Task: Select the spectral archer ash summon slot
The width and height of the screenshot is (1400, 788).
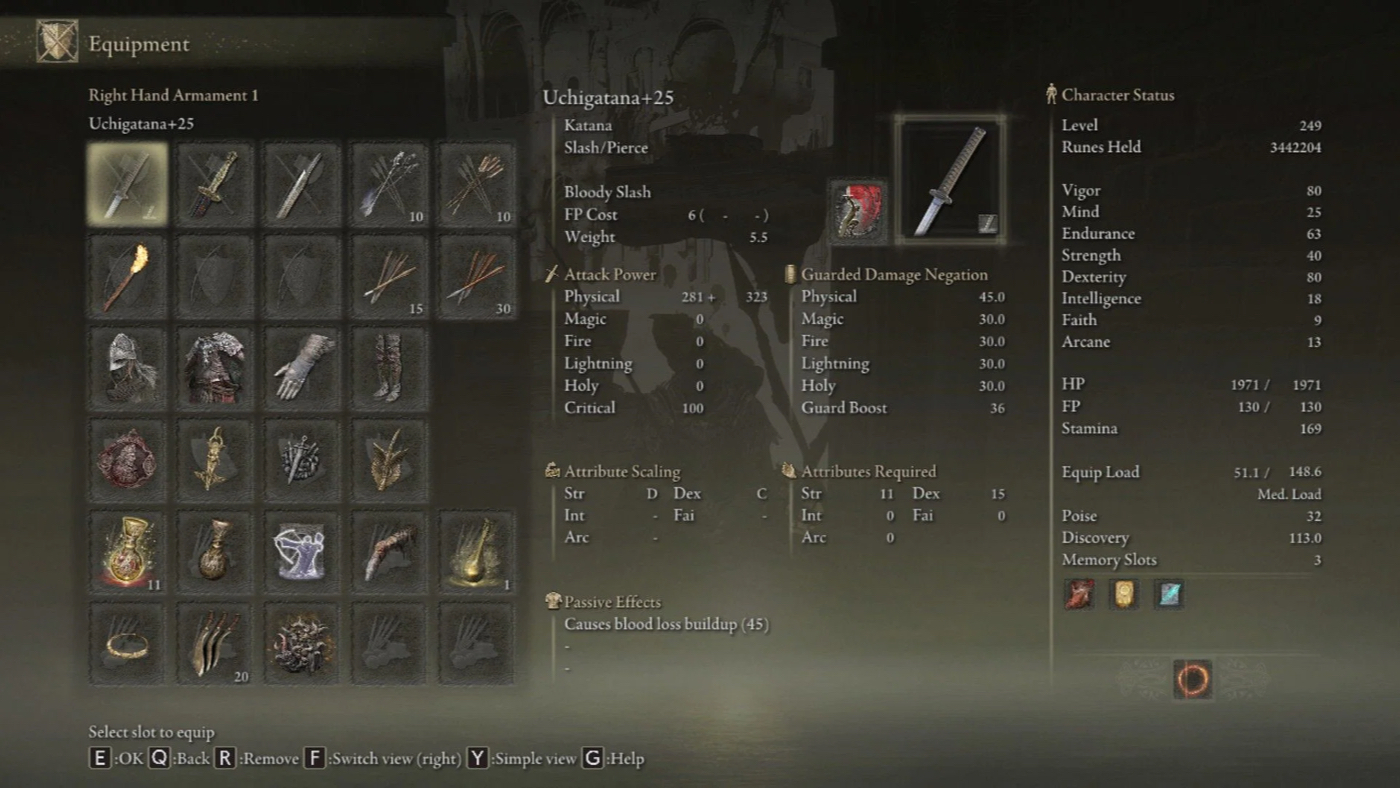Action: (x=302, y=552)
